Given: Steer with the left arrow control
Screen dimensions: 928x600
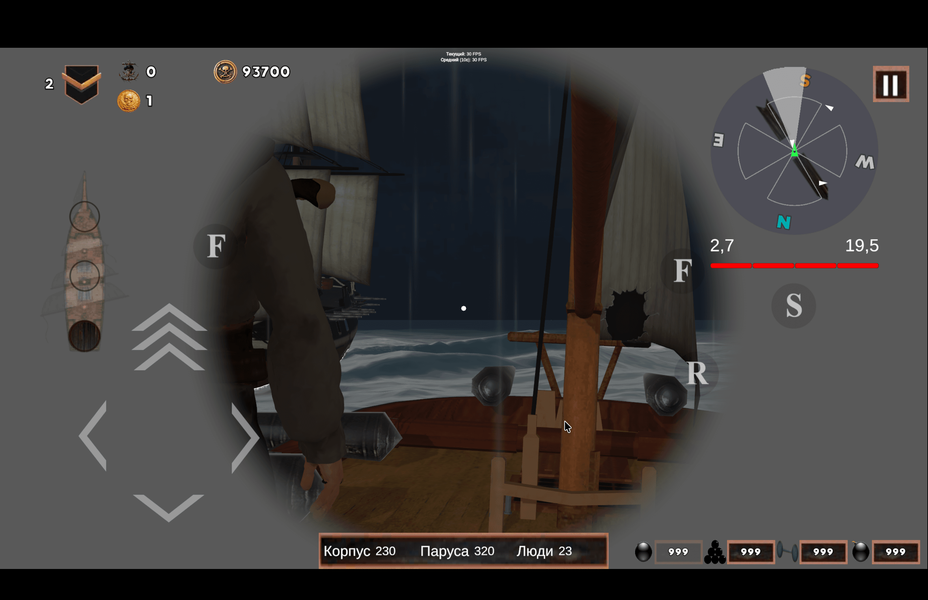Looking at the screenshot, I should coord(93,436).
